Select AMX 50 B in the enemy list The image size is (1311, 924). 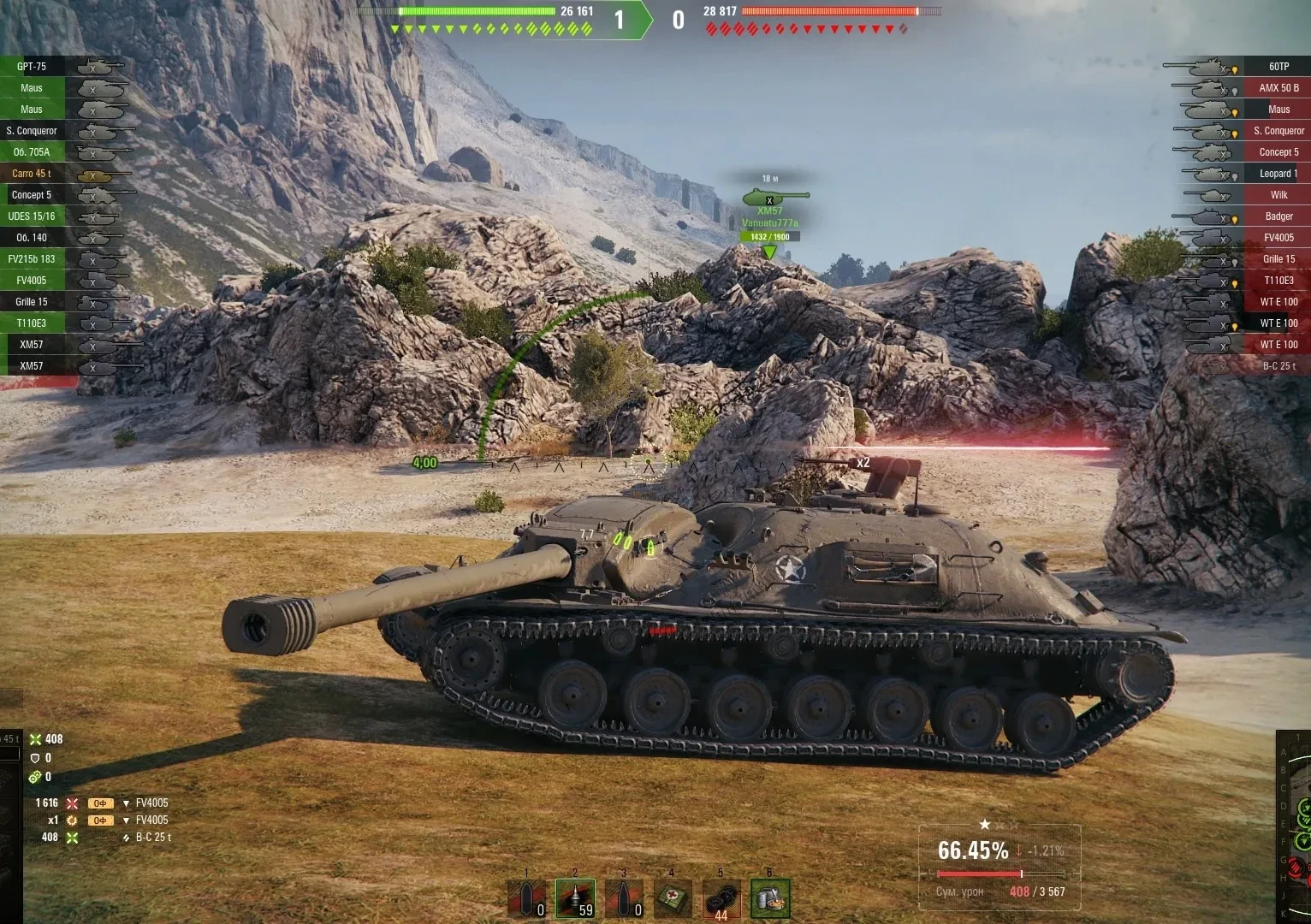(1278, 88)
